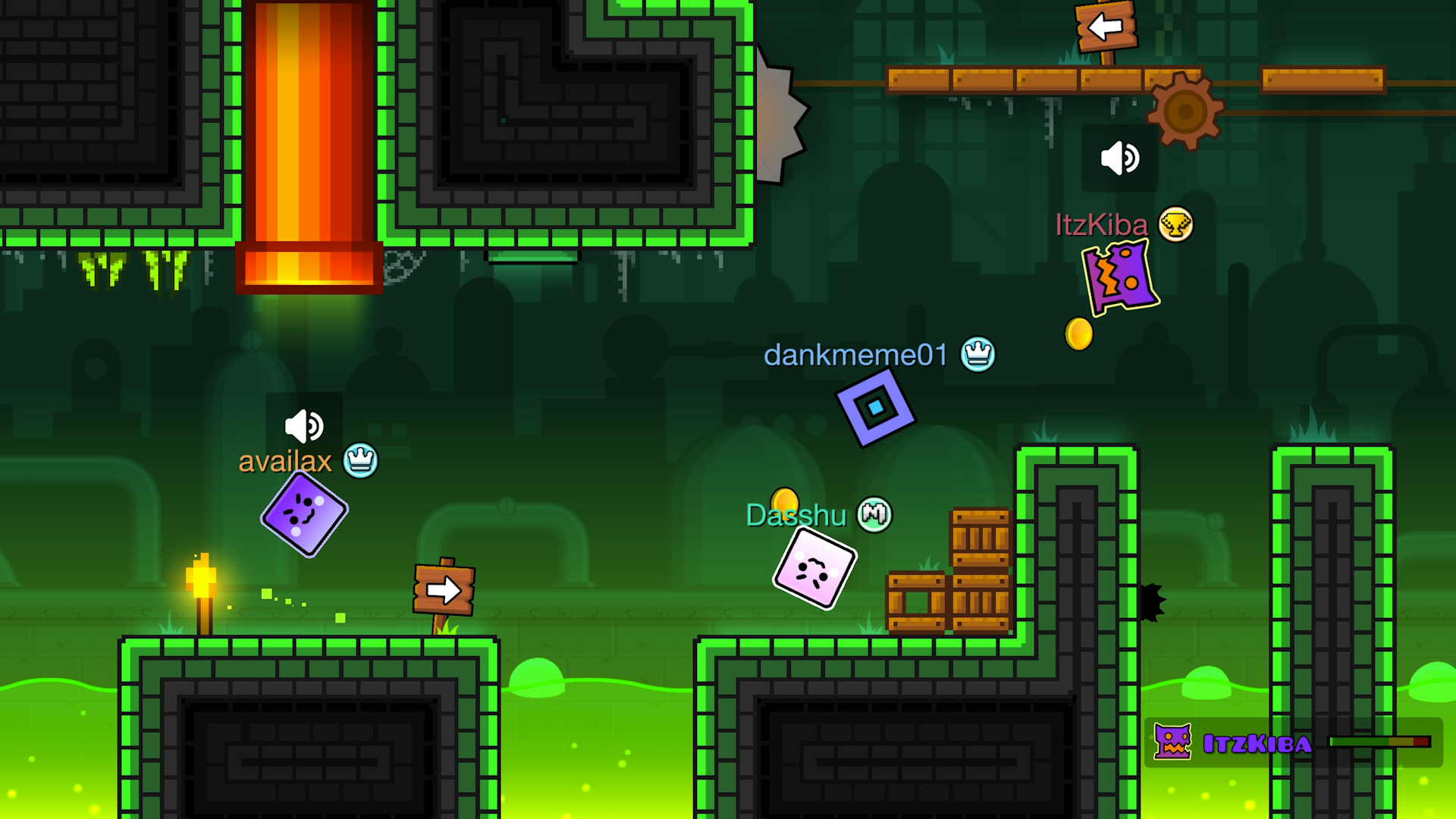Image resolution: width=1456 pixels, height=819 pixels.
Task: Select the M badge beside Dasshu
Action: pos(874,514)
